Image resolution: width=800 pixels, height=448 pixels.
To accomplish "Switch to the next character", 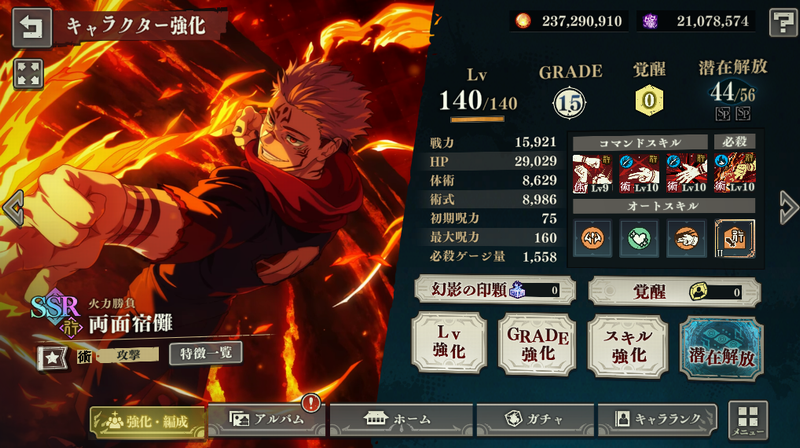I will click(788, 208).
